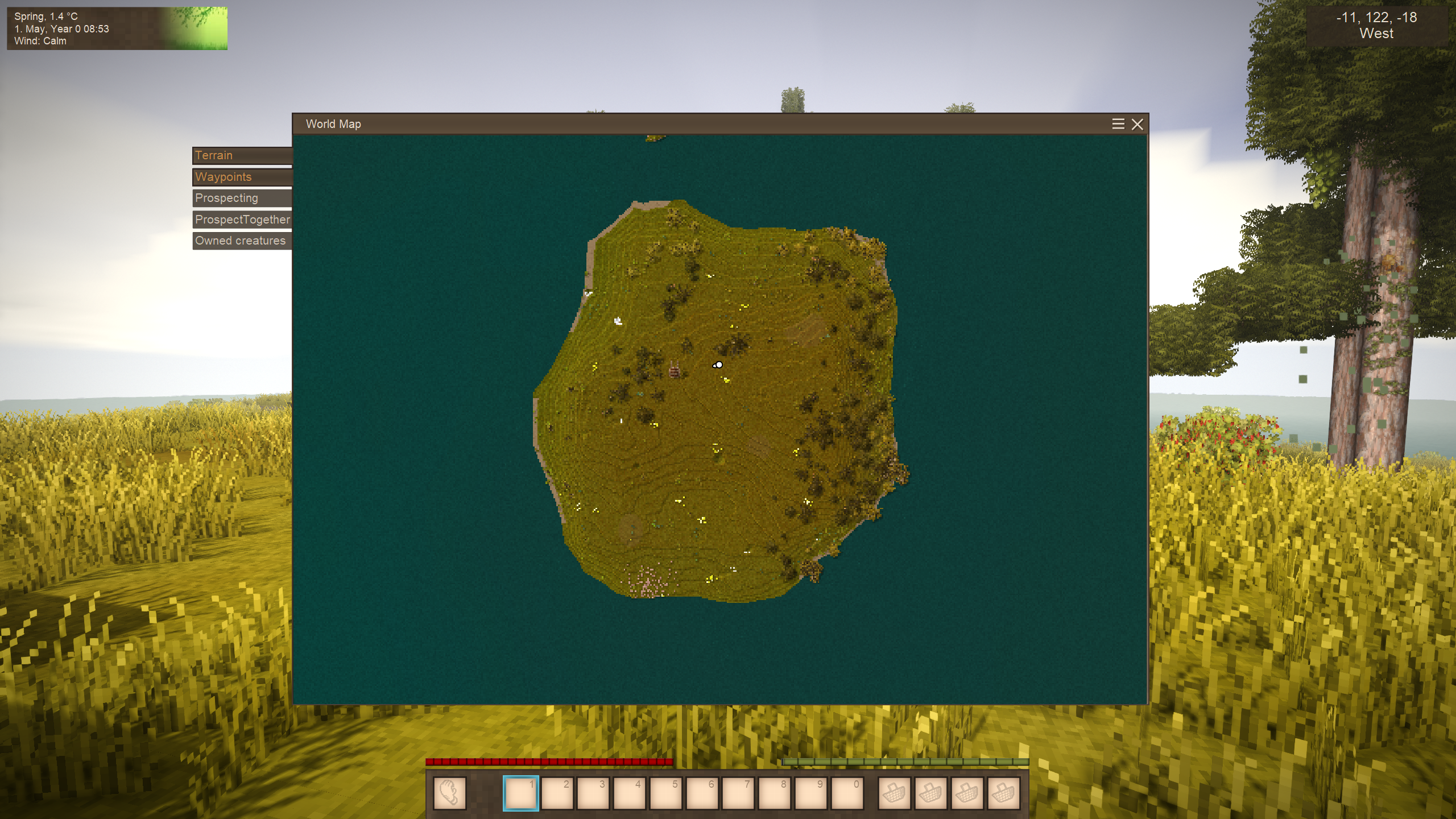Toggle the Waypoints map layer
This screenshot has width=1456, height=819.
(x=242, y=177)
